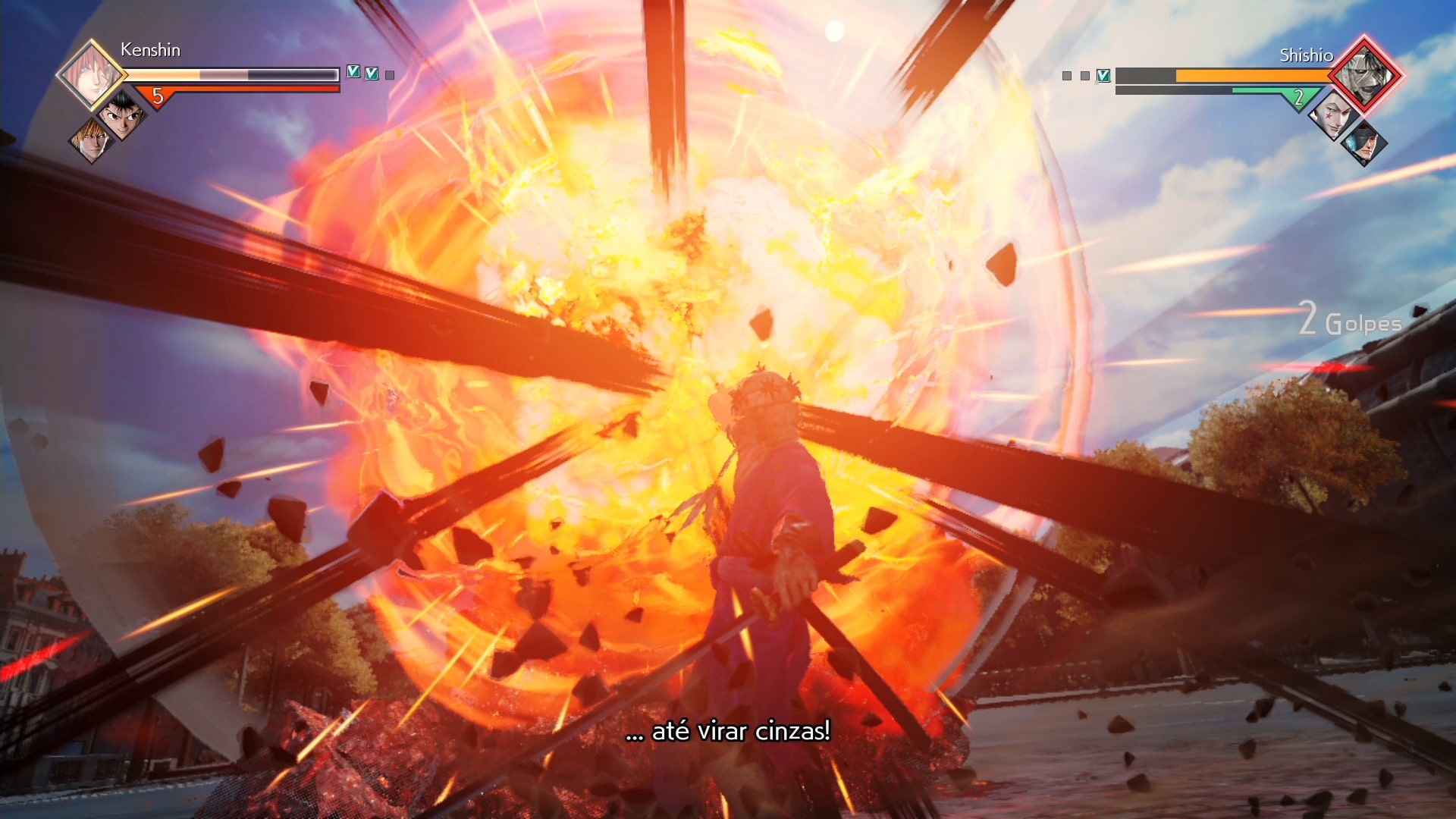The height and width of the screenshot is (819, 1456).
Task: Pick the star-cheeked Hisoka support portrait
Action: [1333, 116]
